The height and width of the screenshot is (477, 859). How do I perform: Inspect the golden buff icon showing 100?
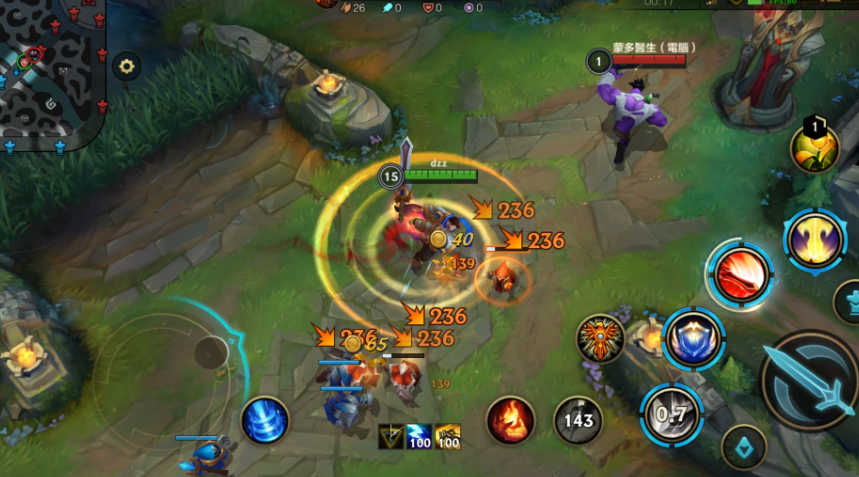coord(447,437)
